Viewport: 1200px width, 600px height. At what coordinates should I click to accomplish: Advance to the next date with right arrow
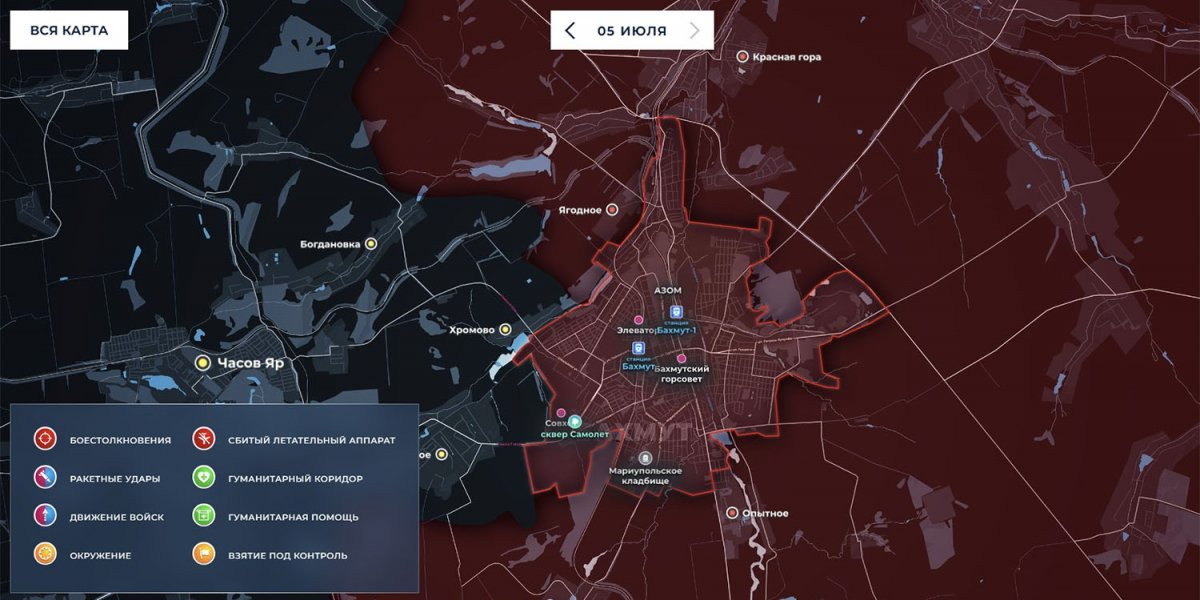click(x=695, y=30)
